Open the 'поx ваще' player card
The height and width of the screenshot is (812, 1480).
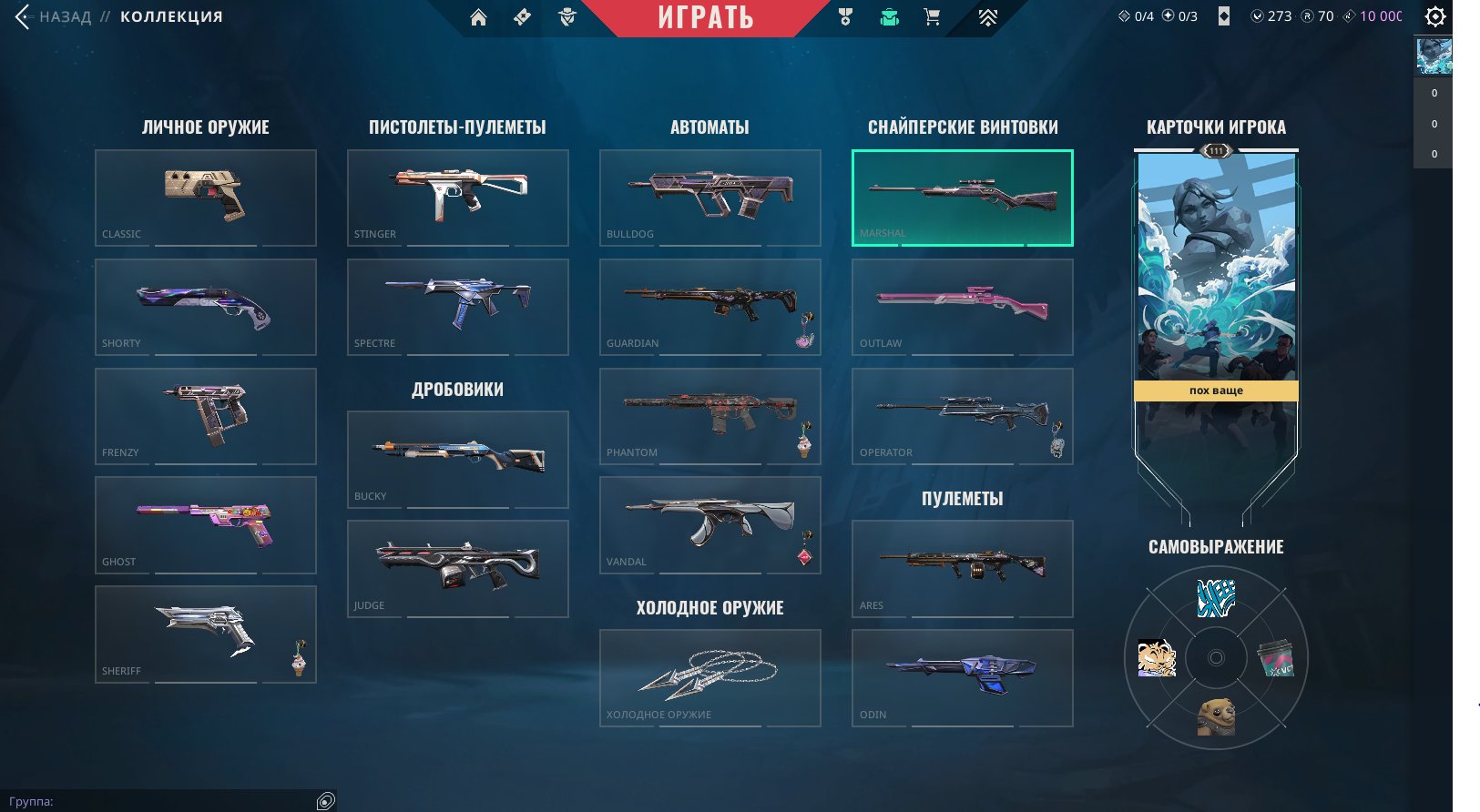click(1216, 273)
